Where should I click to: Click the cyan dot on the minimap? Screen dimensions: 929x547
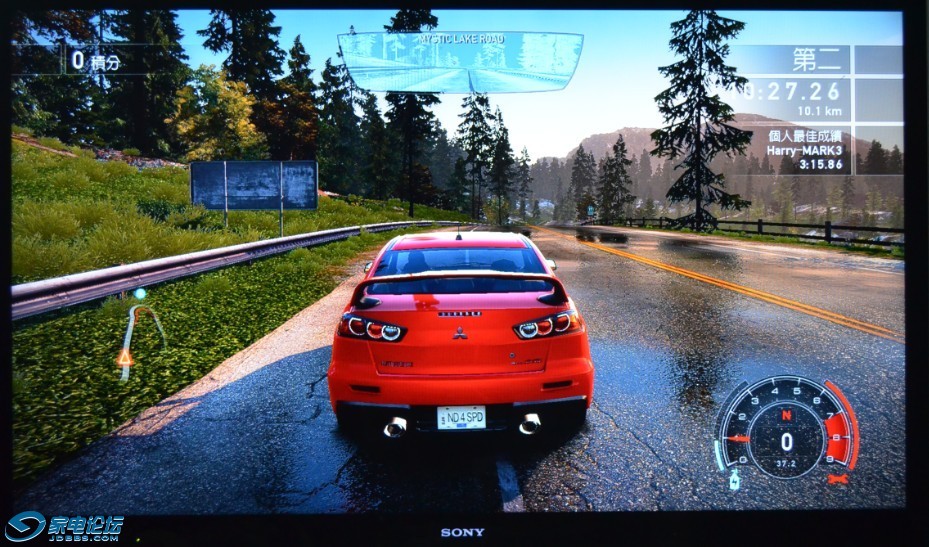point(140,294)
